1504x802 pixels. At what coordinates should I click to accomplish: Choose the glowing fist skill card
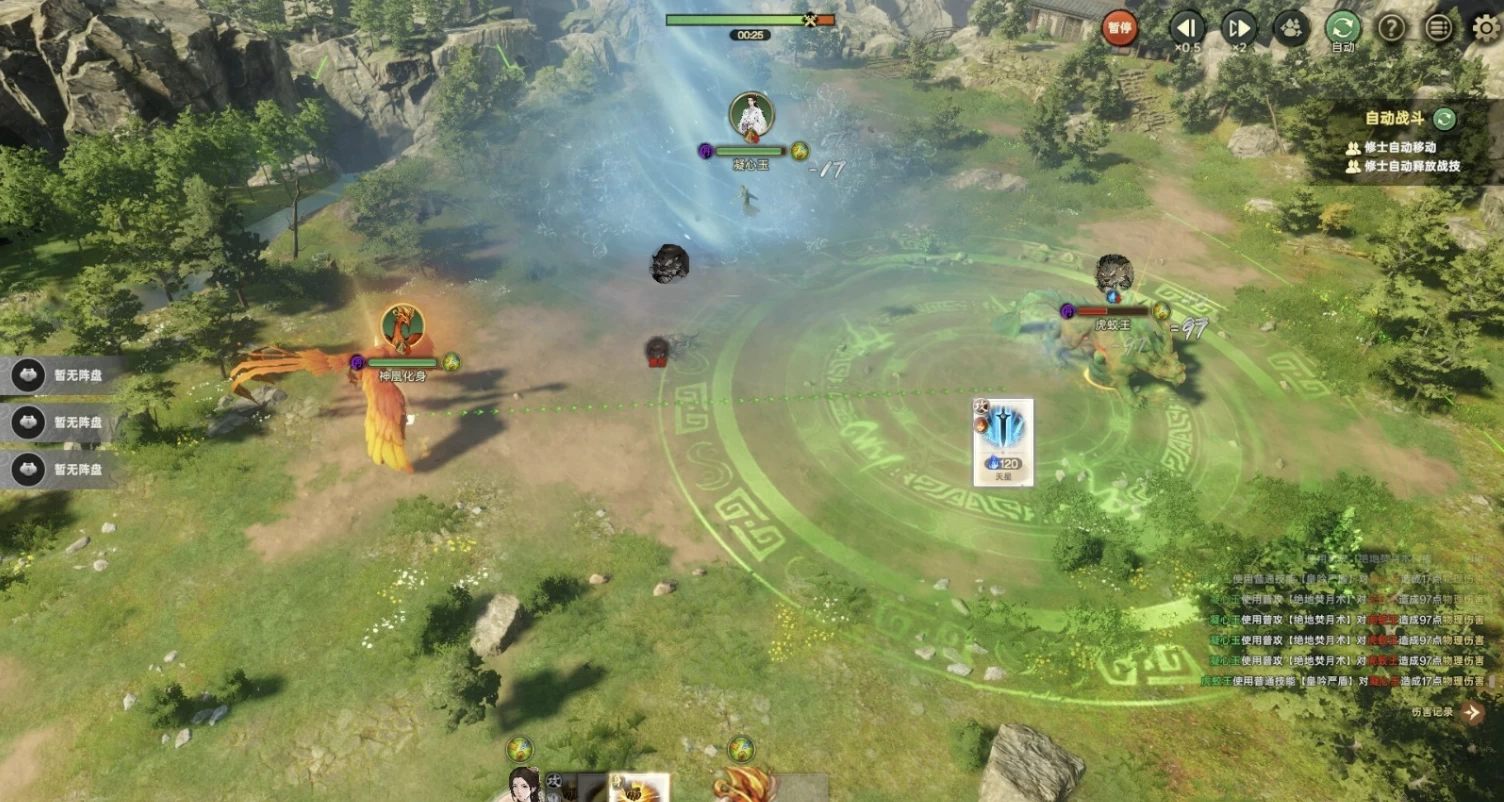point(639,787)
